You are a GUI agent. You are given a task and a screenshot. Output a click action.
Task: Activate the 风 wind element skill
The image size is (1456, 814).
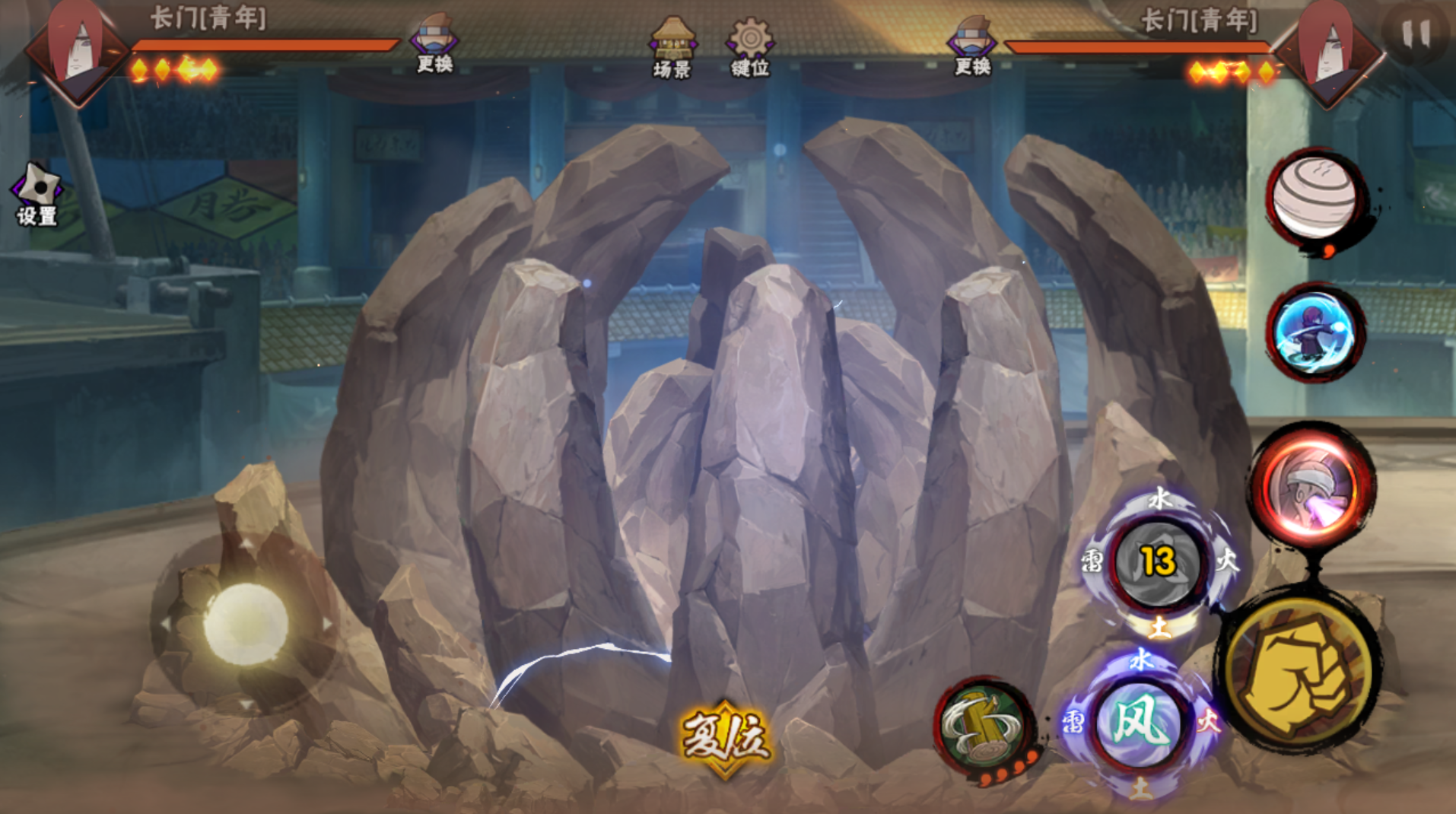coord(1140,722)
